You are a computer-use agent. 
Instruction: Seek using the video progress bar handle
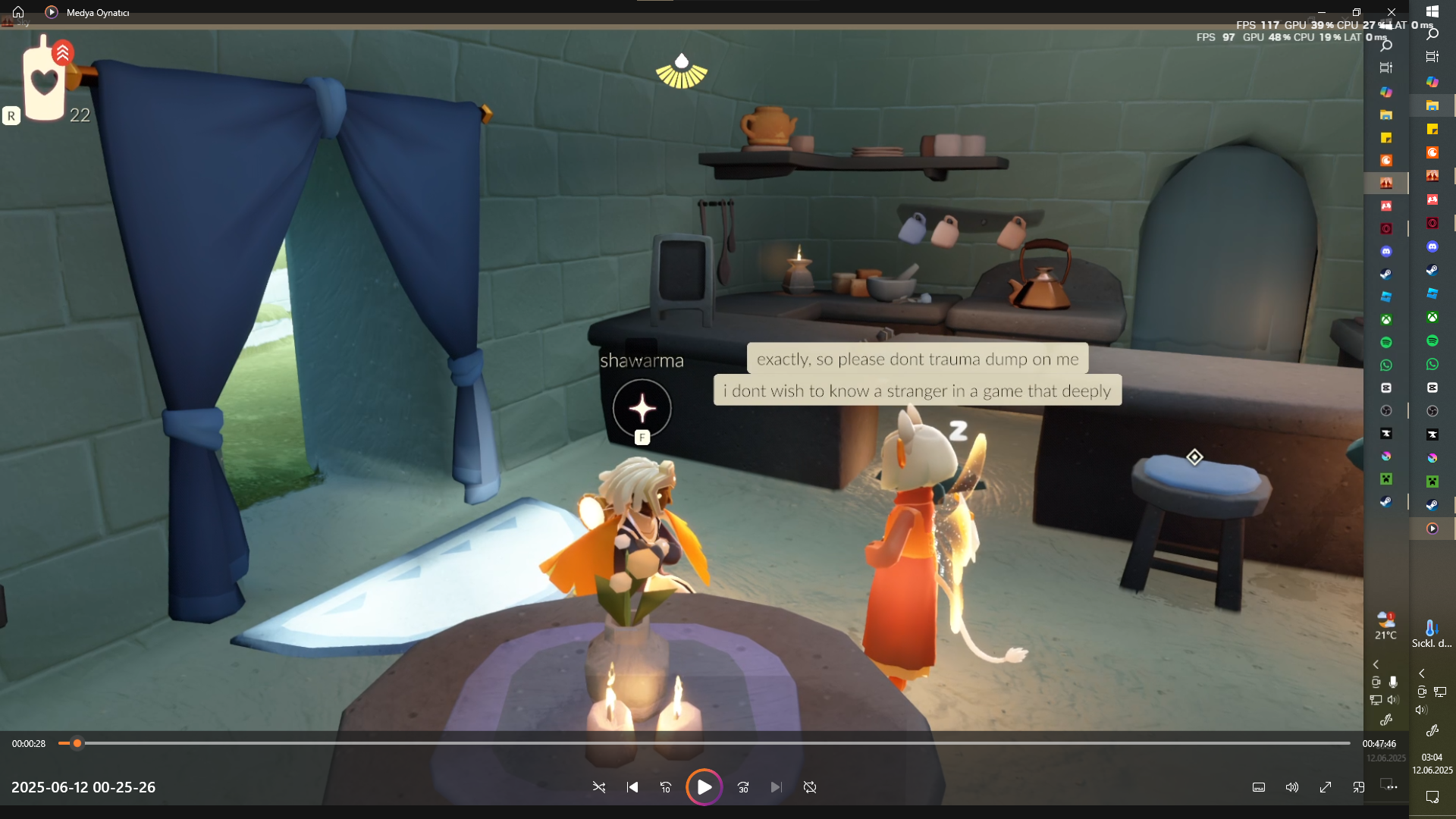click(x=77, y=743)
